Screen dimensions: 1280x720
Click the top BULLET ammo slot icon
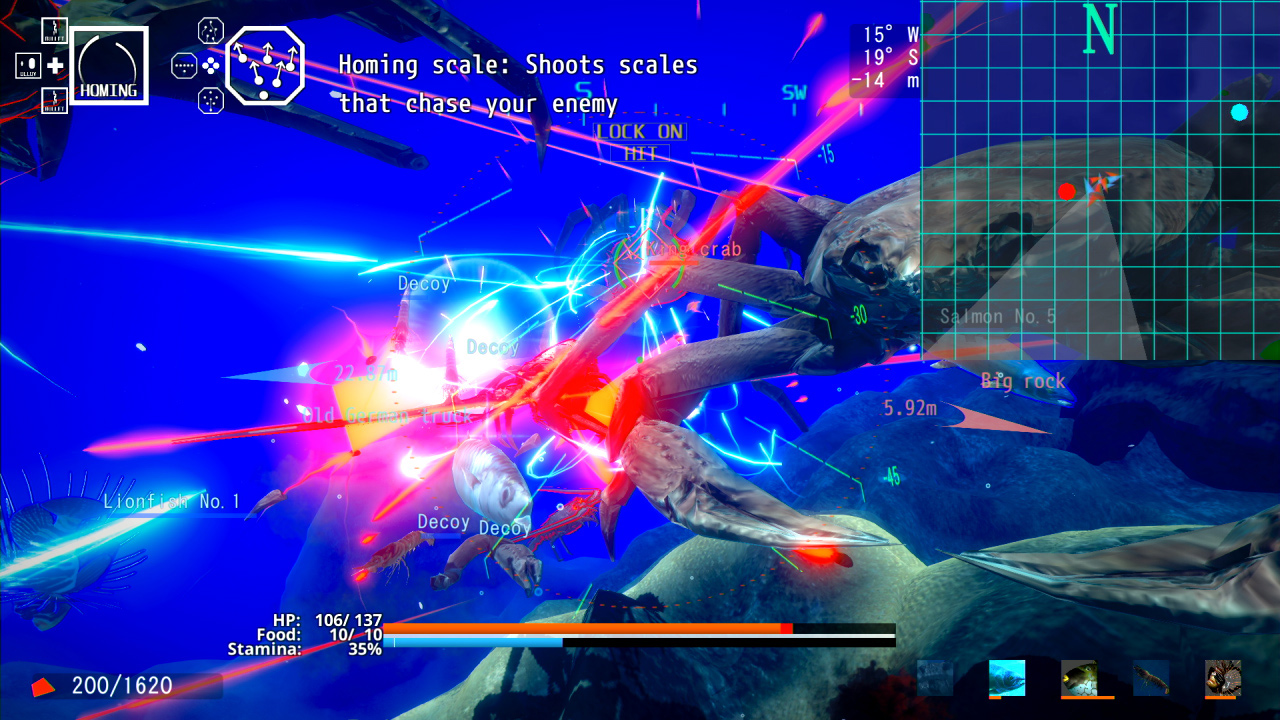pyautogui.click(x=55, y=31)
